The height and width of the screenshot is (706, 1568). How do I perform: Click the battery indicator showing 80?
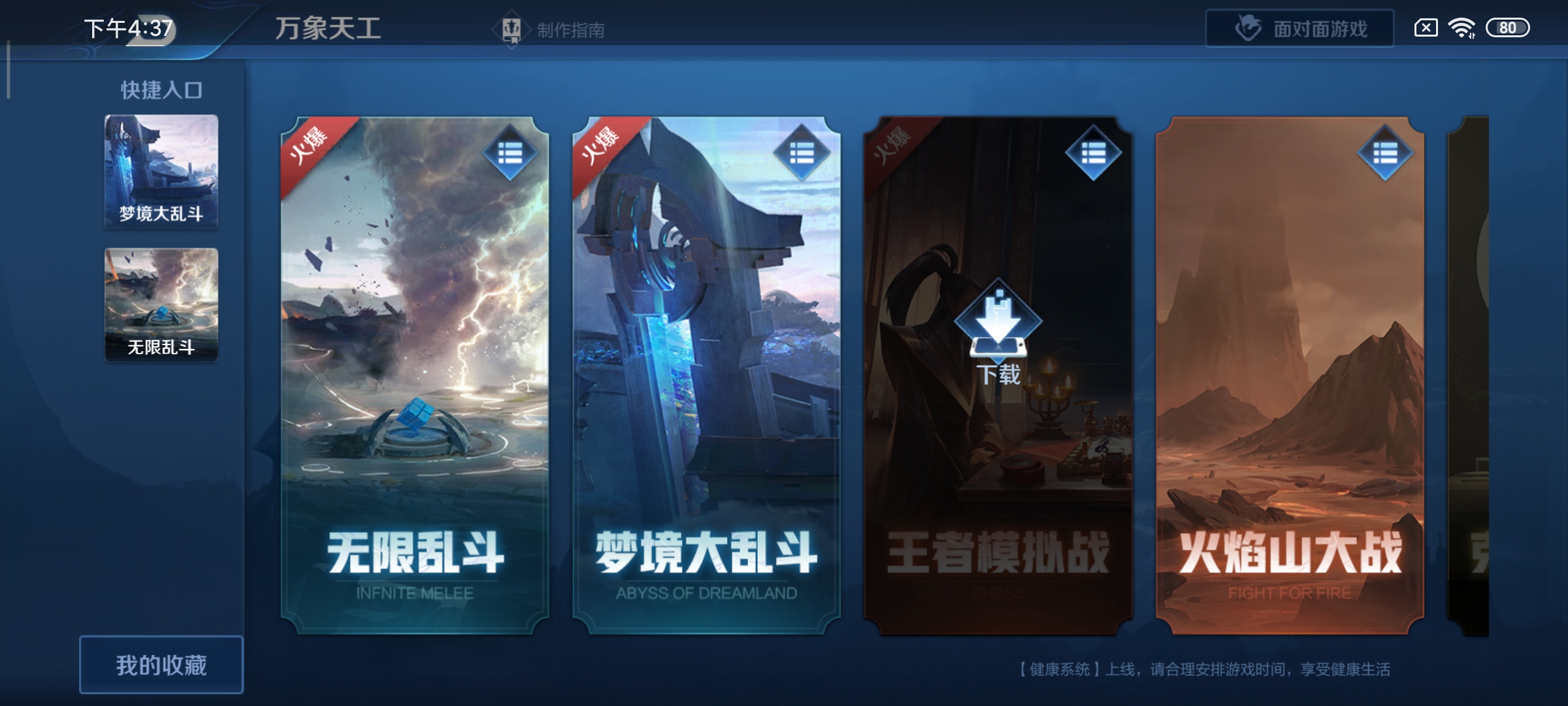pos(1509,27)
